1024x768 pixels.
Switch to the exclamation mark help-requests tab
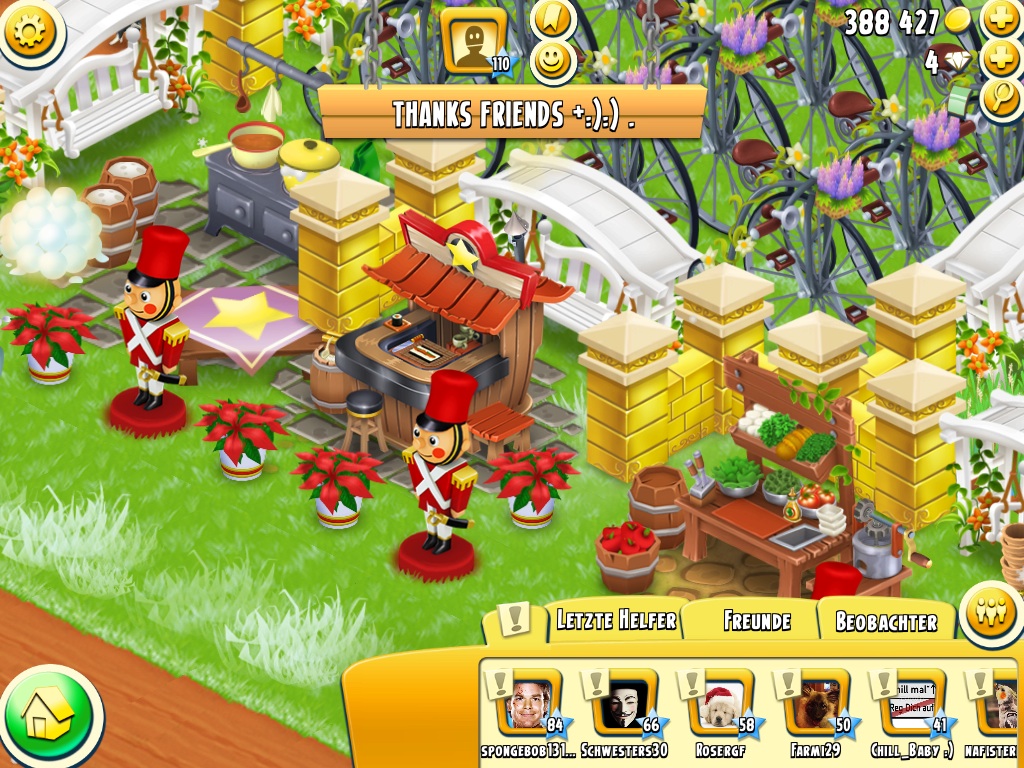click(x=514, y=620)
